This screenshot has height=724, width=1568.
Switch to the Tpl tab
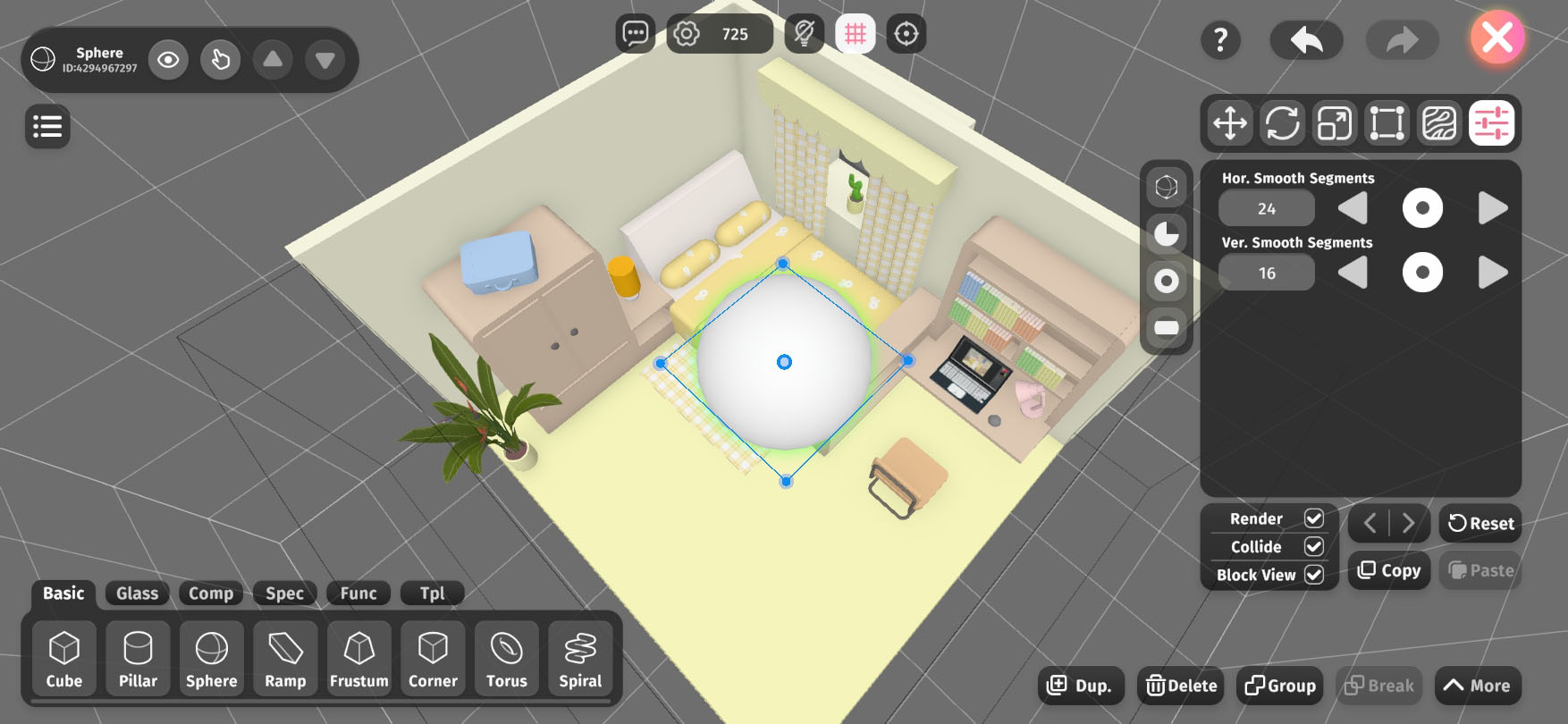(433, 594)
